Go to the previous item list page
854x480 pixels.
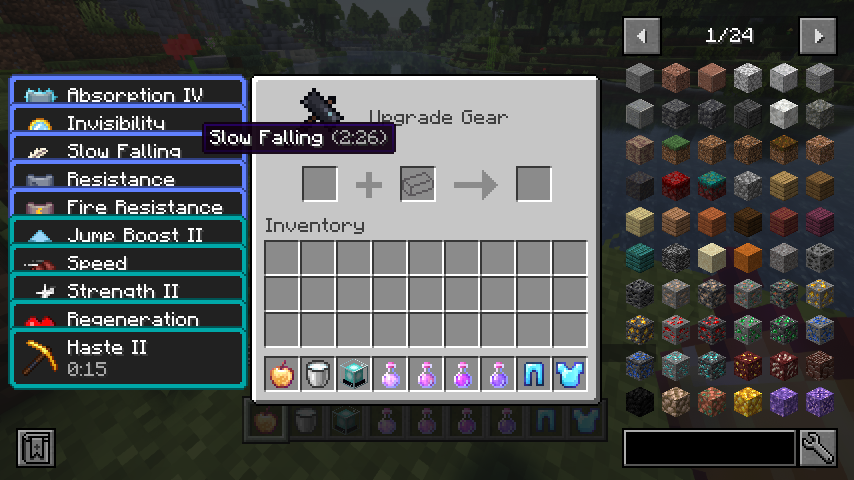pos(641,37)
